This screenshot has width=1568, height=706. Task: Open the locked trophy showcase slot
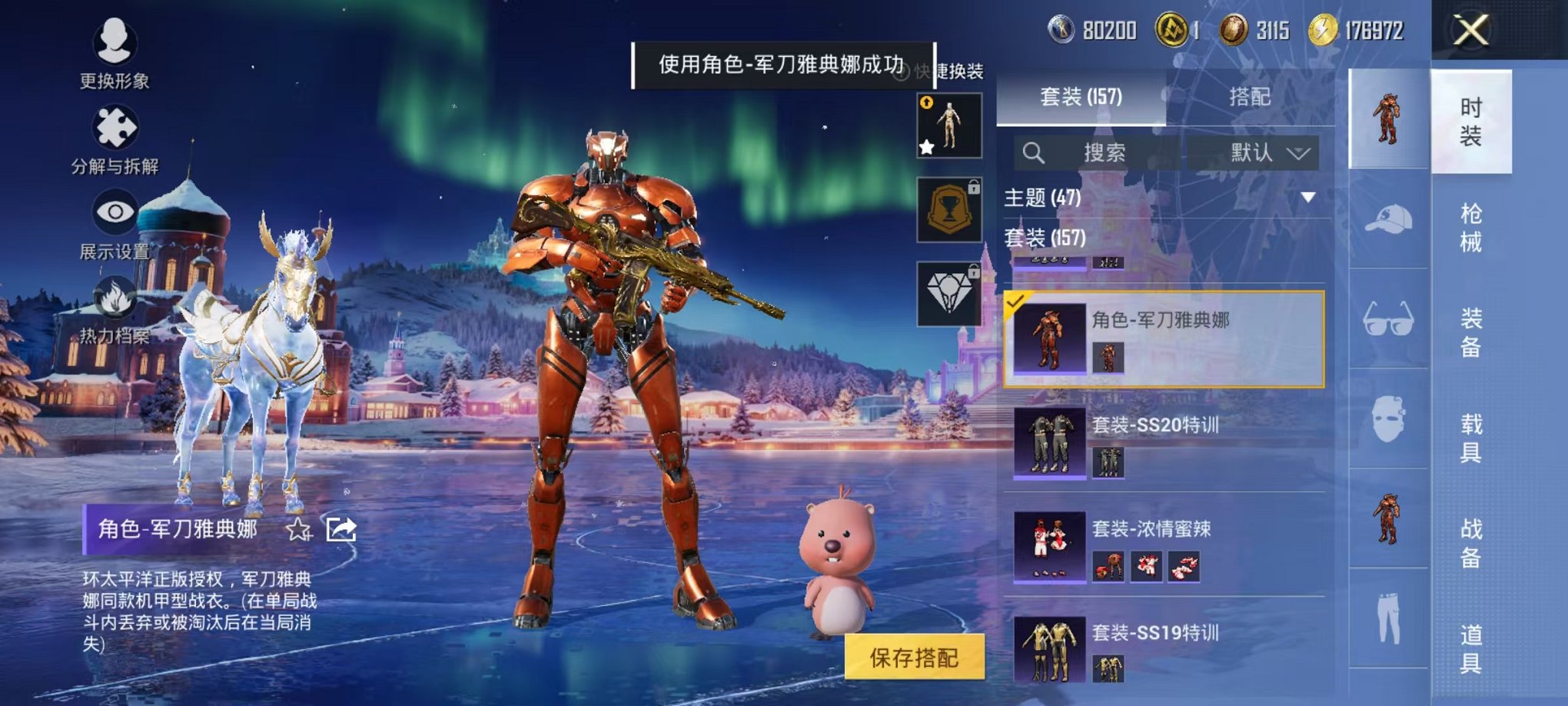tap(949, 209)
